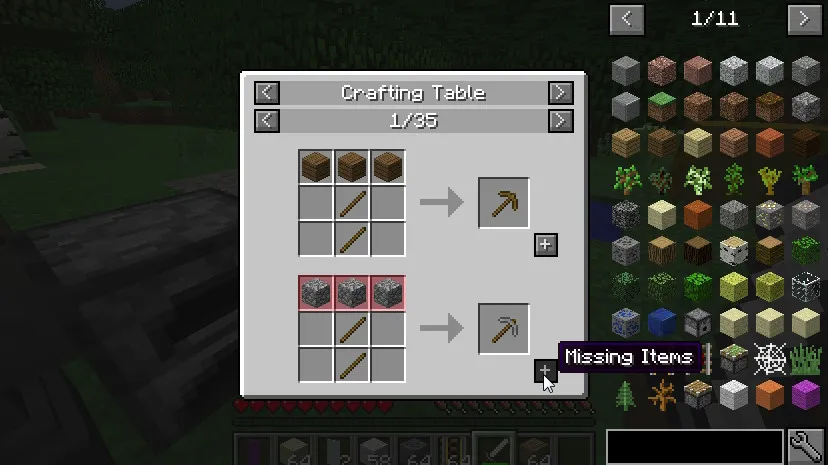Image resolution: width=828 pixels, height=465 pixels.
Task: Choose the blue lapis block in item list
Action: [x=662, y=322]
